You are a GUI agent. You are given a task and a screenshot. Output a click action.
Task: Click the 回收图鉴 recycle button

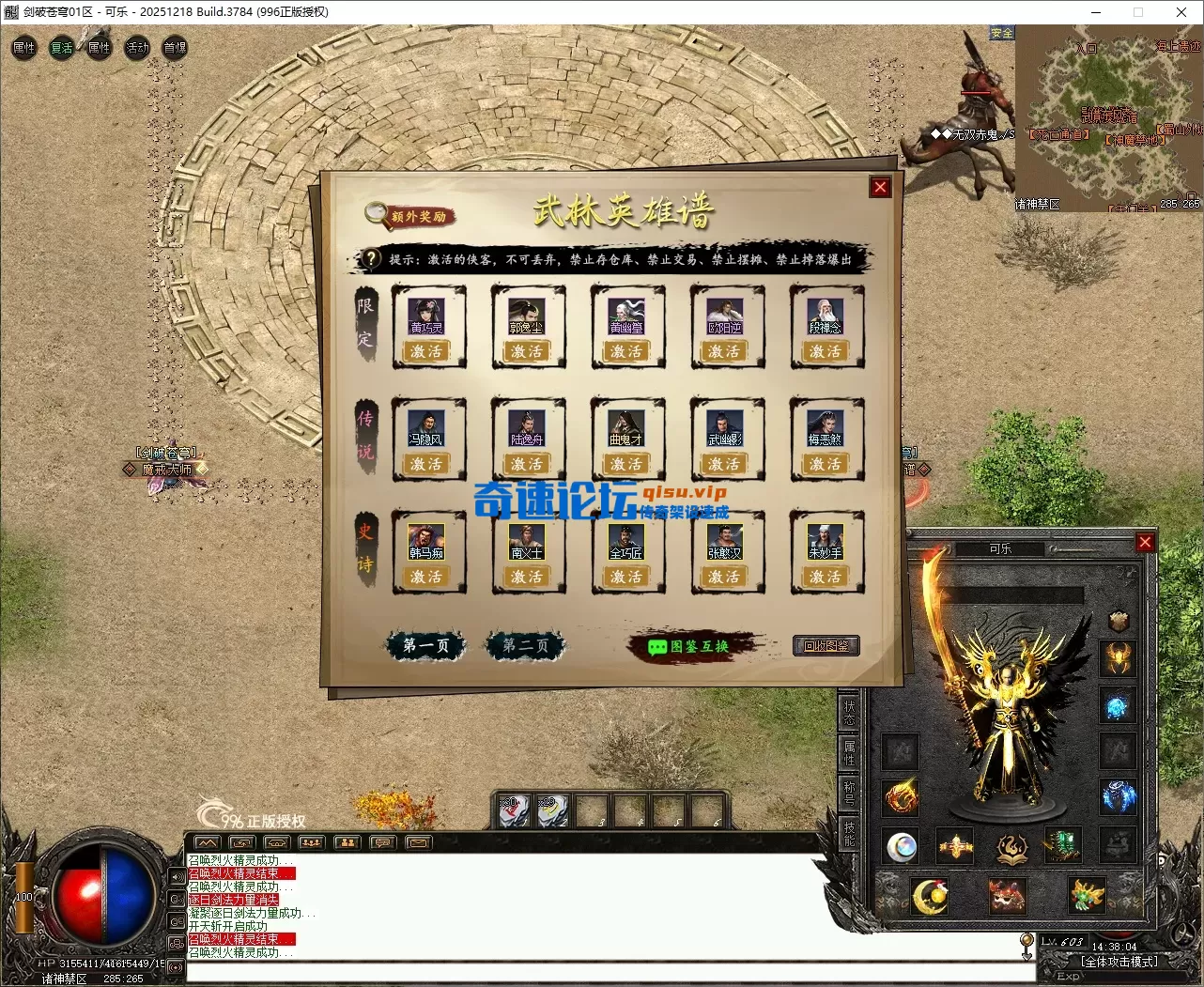(826, 646)
